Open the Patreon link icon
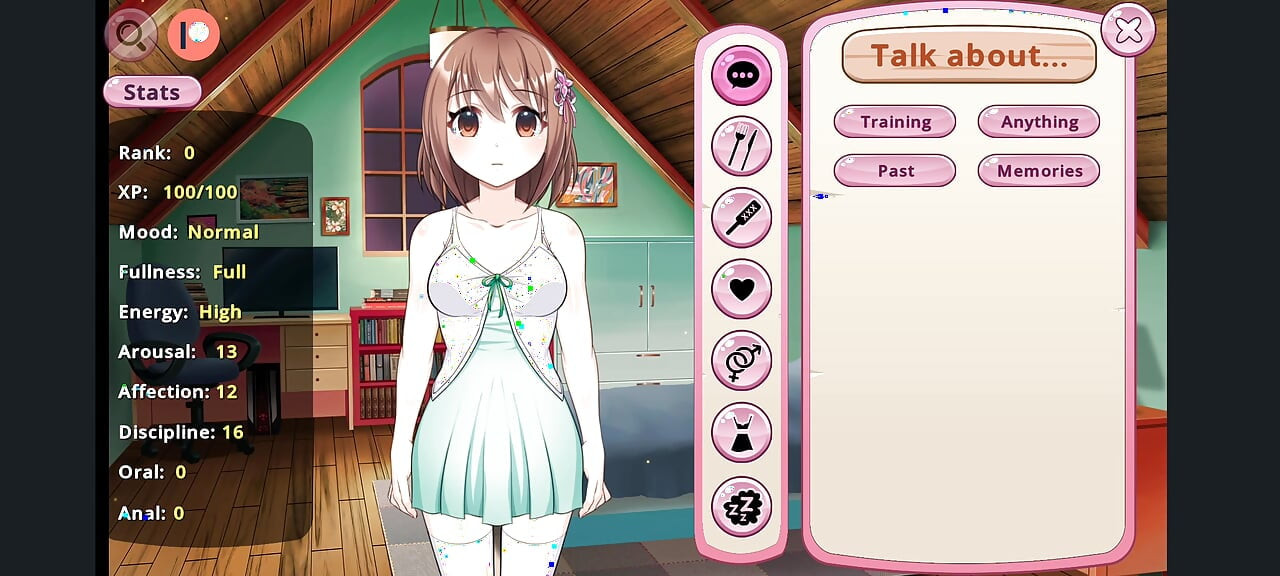1280x576 pixels. pos(193,35)
